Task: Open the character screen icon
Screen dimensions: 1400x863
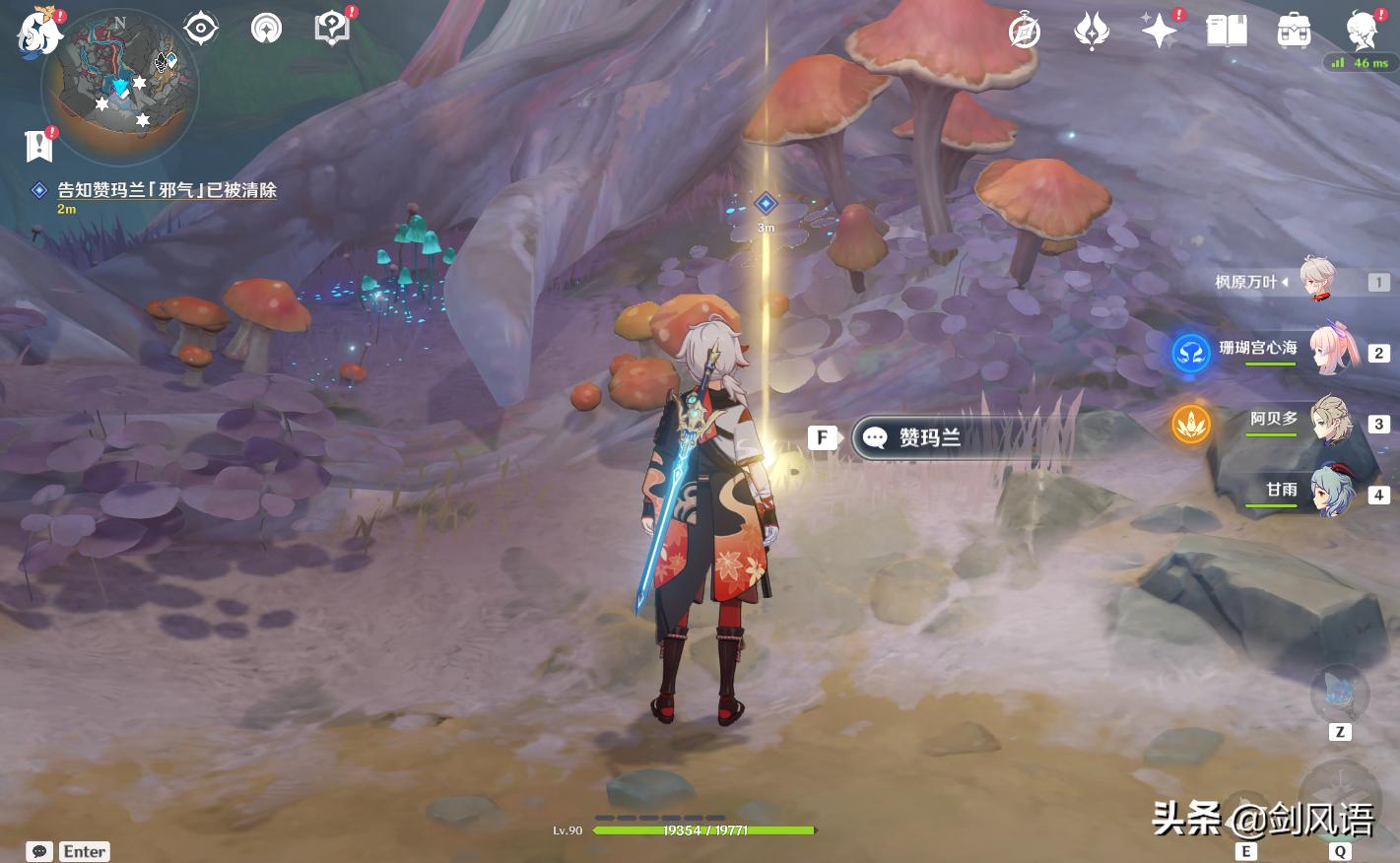Action: (1362, 31)
